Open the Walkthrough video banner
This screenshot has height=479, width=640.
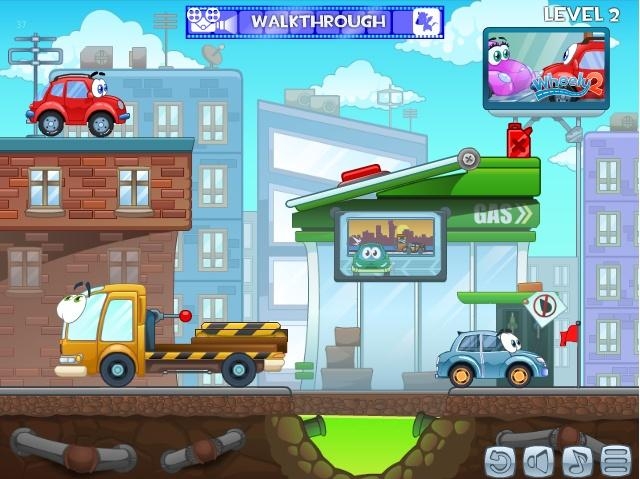point(315,21)
